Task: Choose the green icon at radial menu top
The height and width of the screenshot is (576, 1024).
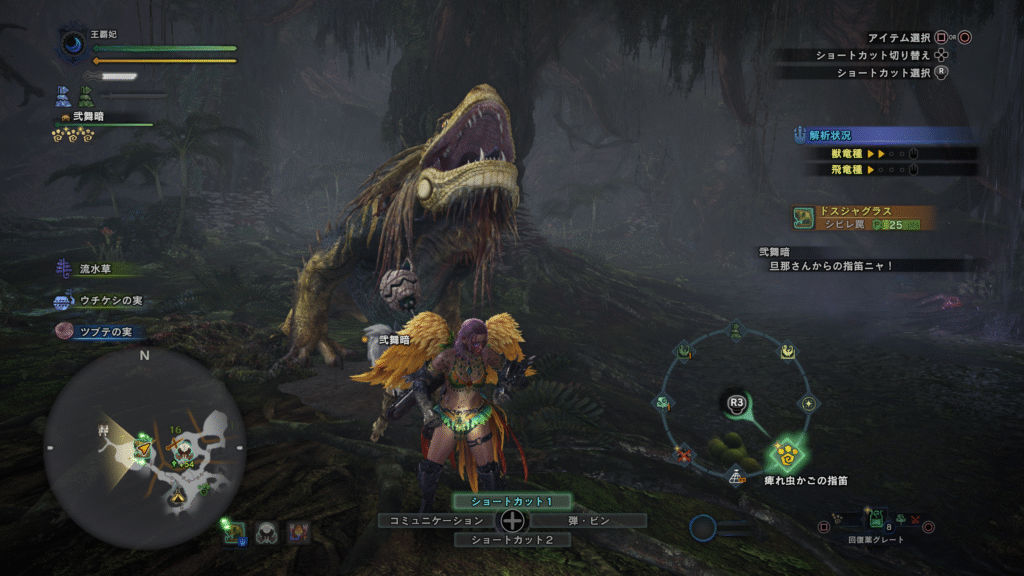Action: 736,328
